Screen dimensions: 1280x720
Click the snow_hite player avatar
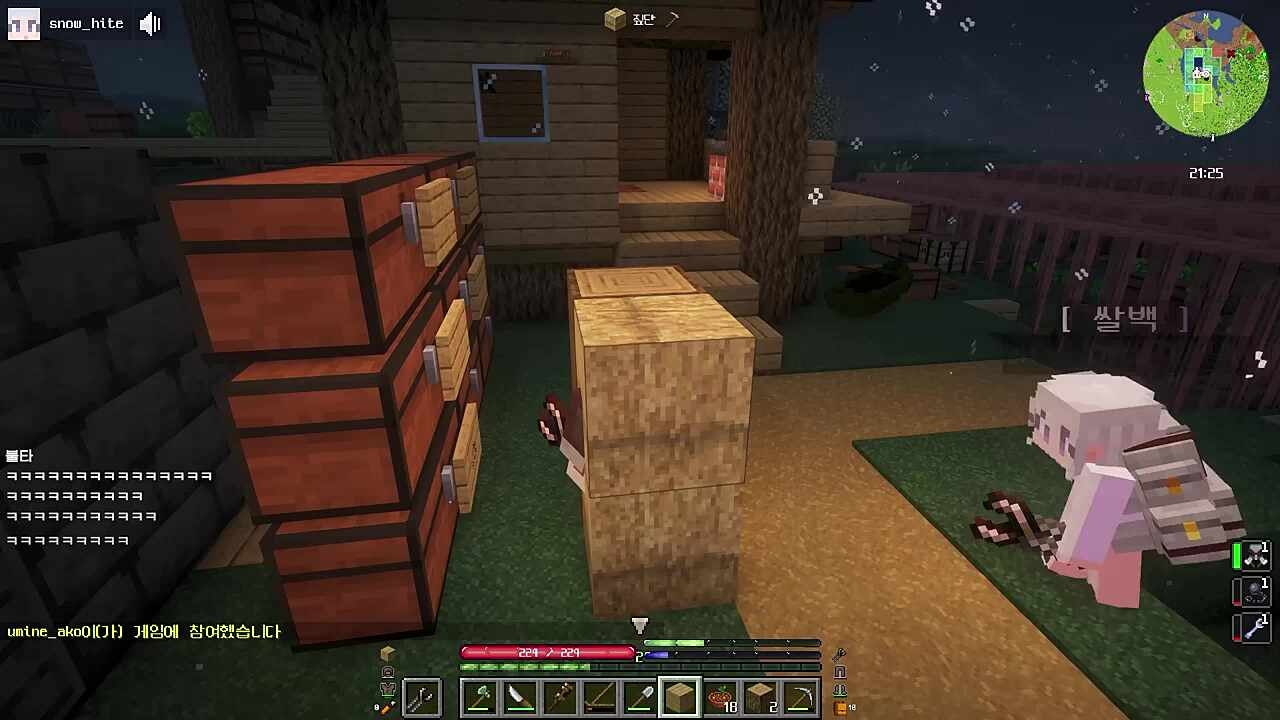(x=23, y=24)
